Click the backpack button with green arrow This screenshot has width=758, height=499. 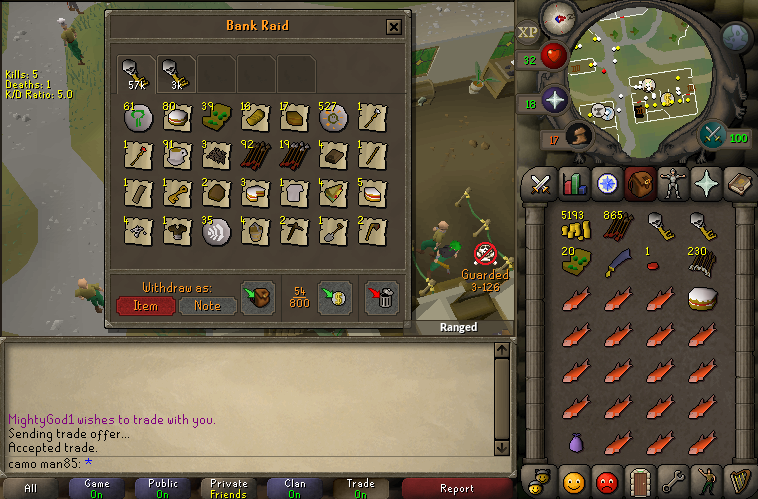click(x=259, y=298)
